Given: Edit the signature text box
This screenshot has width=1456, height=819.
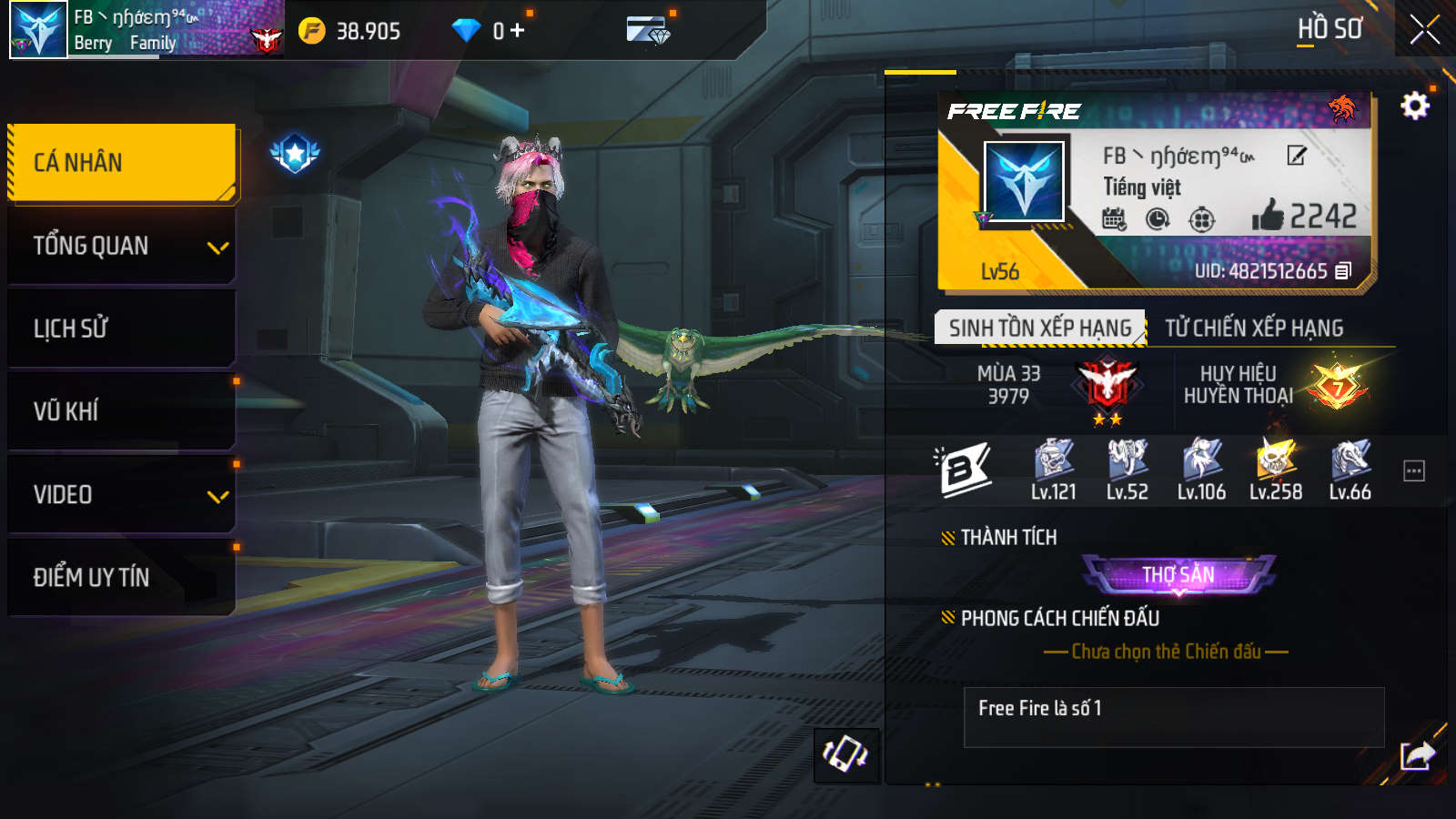Looking at the screenshot, I should coord(1174,717).
